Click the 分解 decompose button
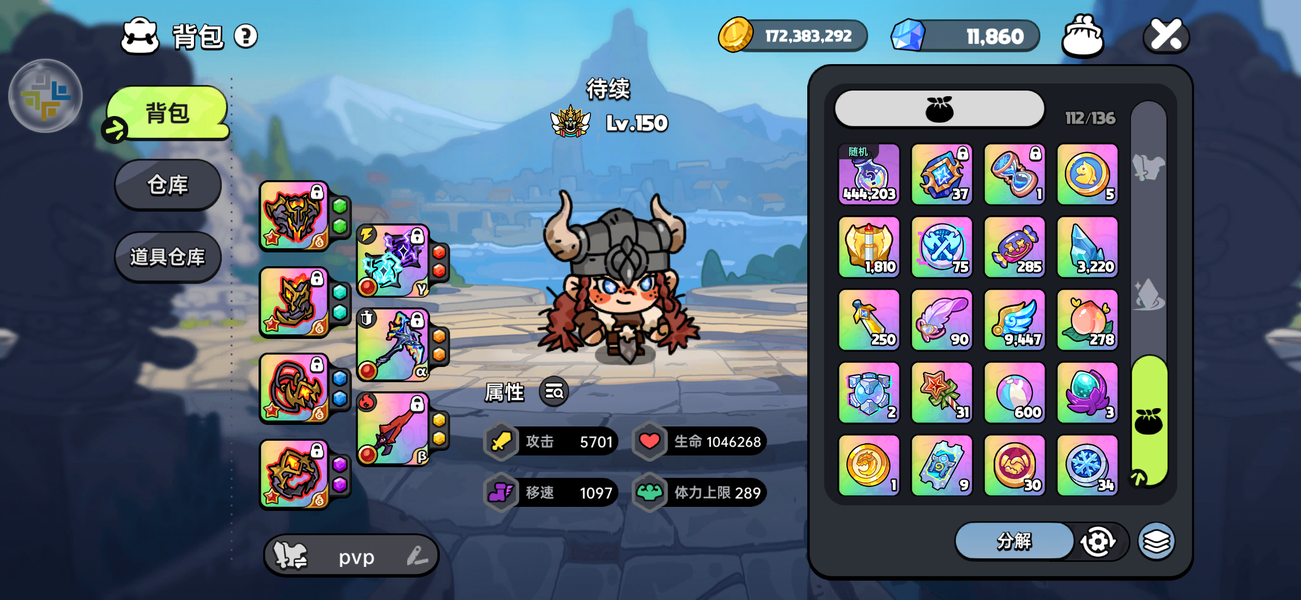The height and width of the screenshot is (600, 1301). click(x=1014, y=541)
